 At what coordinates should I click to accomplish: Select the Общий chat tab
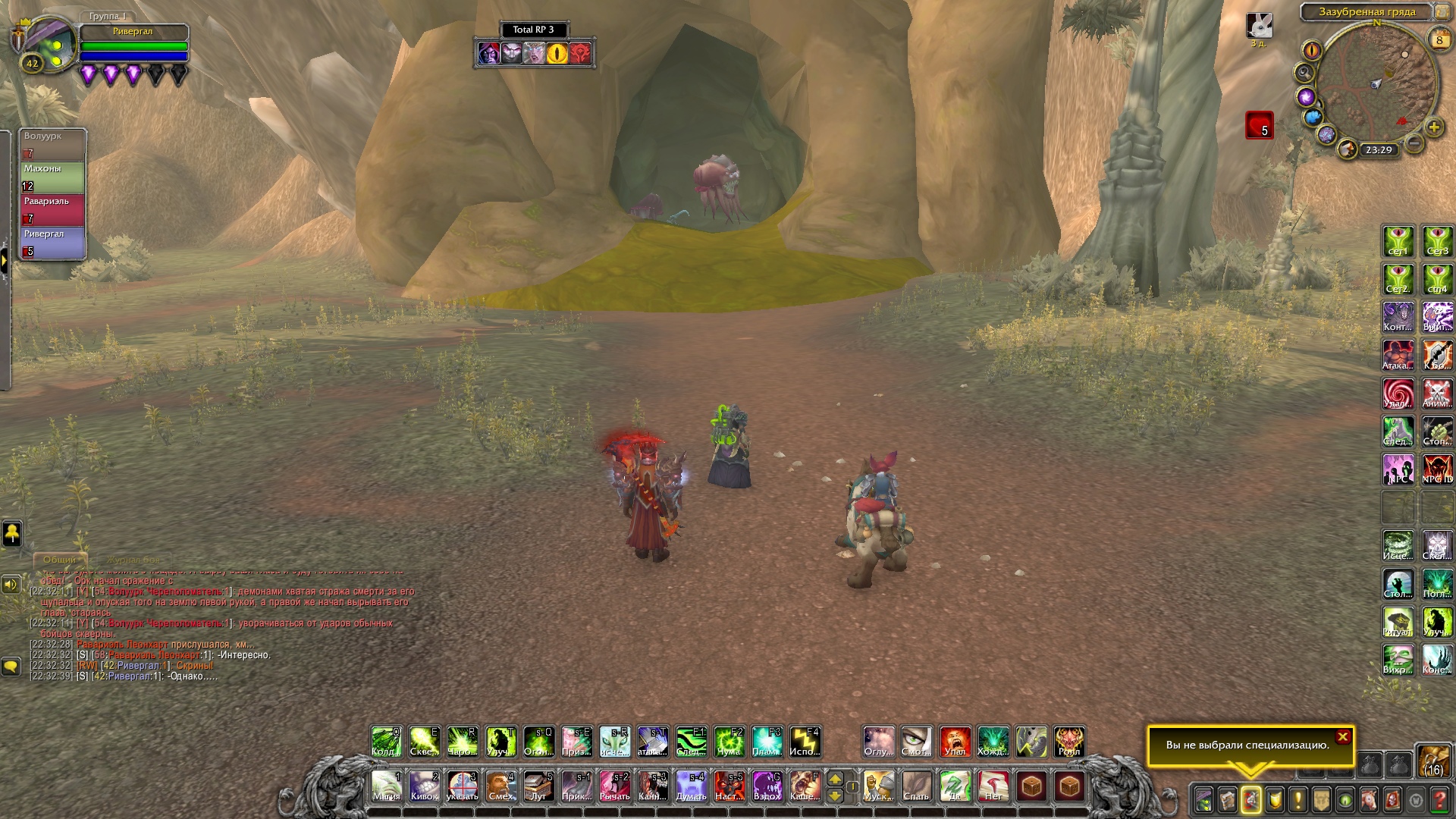(59, 560)
